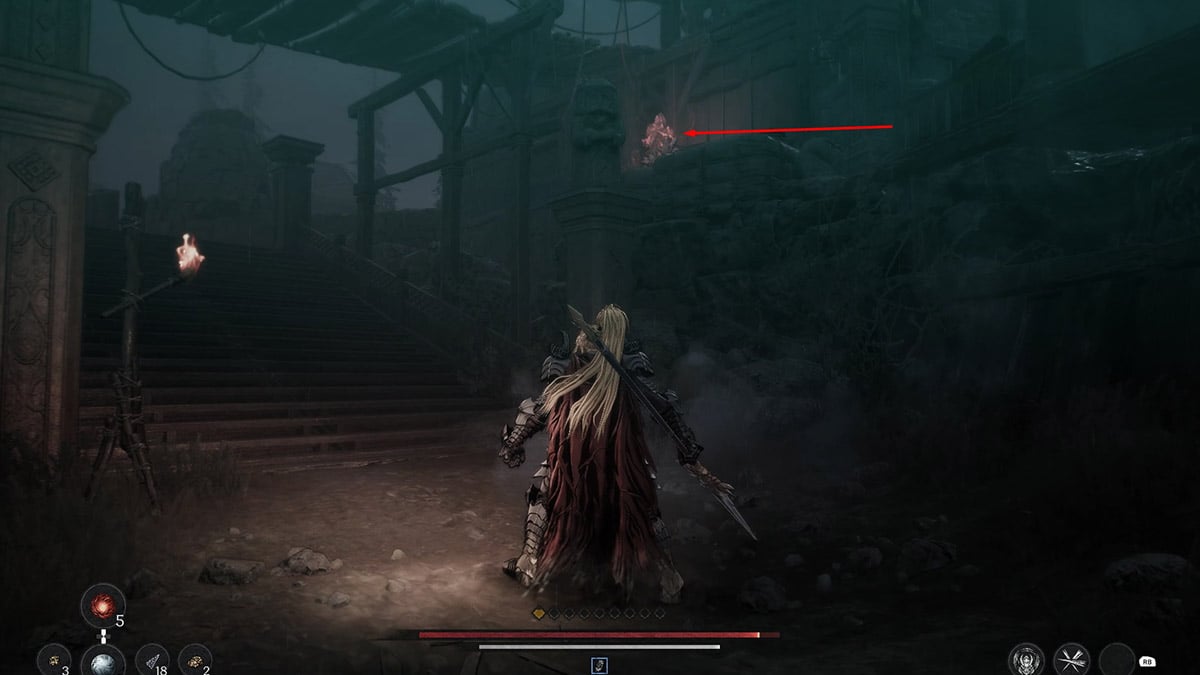Image resolution: width=1200 pixels, height=675 pixels.
Task: Use the silver-white orb item slot
Action: pos(103,662)
